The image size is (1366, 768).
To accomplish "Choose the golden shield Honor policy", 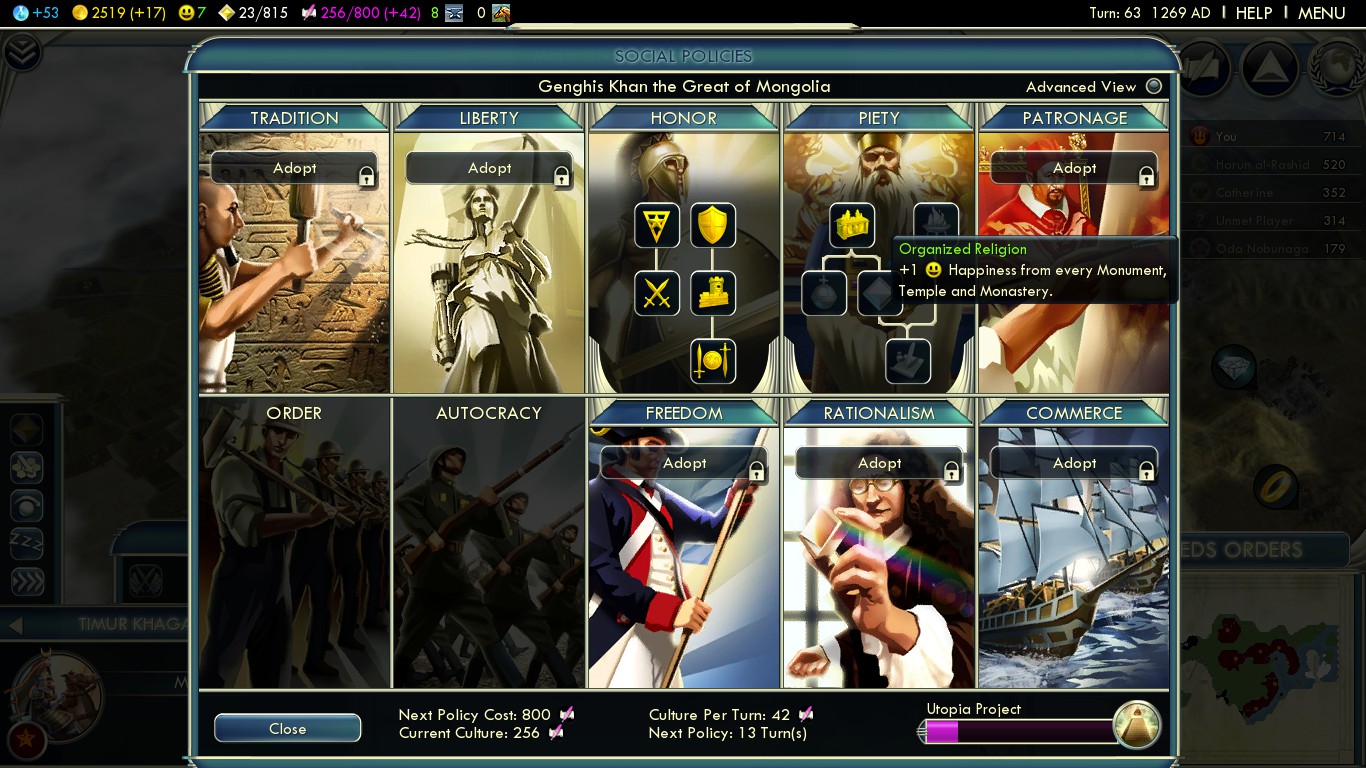I will click(x=713, y=226).
